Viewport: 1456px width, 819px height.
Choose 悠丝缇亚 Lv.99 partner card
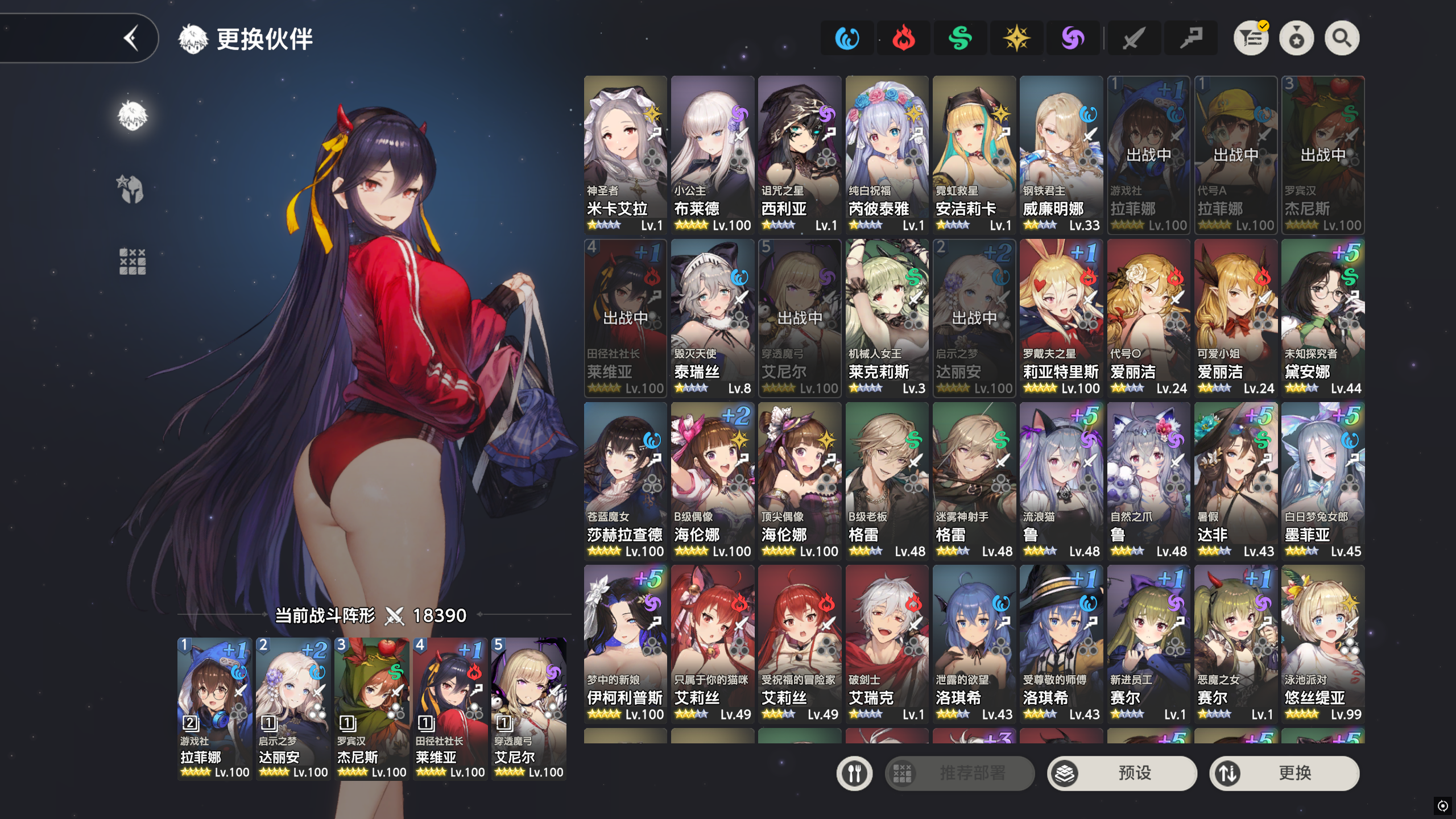[1322, 643]
